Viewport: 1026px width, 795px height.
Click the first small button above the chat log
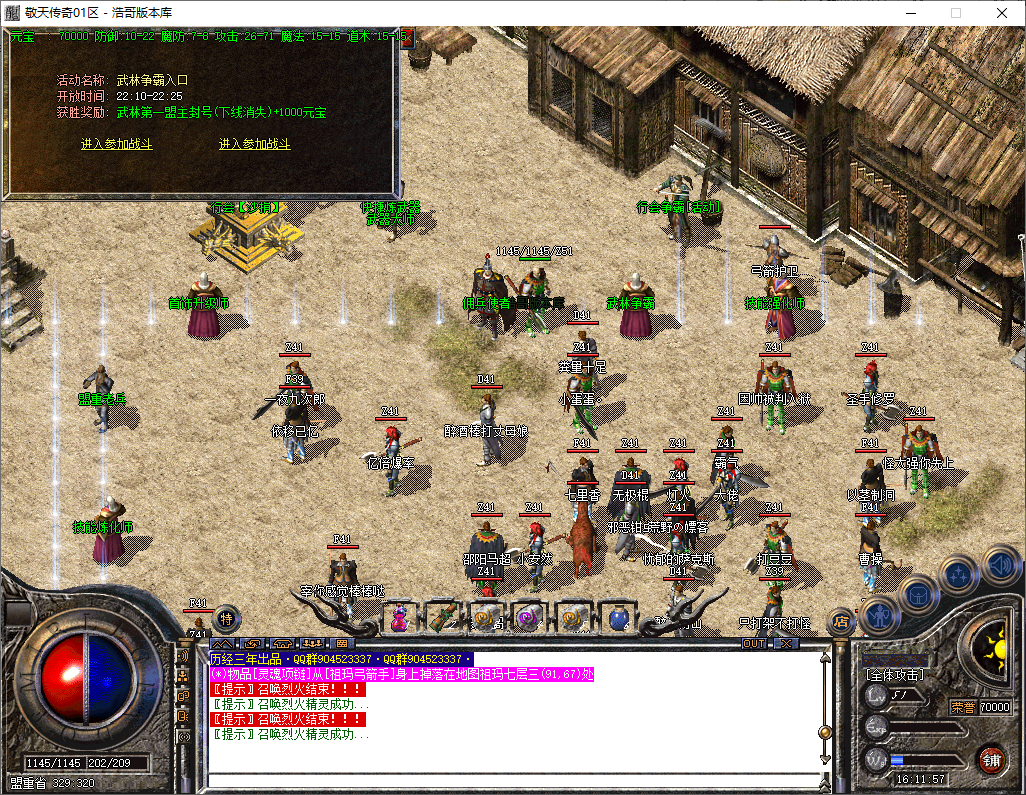click(222, 643)
